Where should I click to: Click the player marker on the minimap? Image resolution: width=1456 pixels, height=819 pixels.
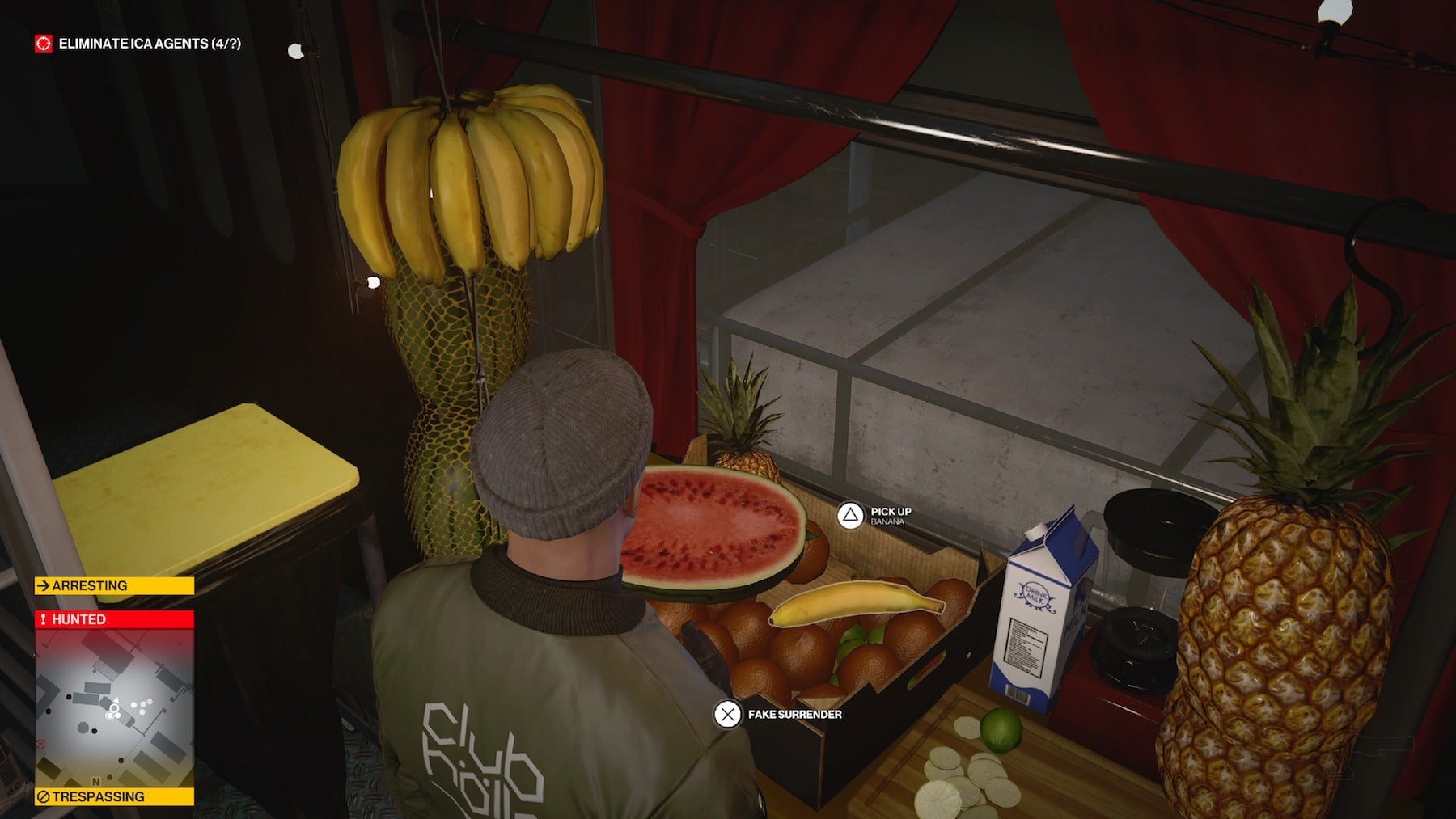(113, 708)
